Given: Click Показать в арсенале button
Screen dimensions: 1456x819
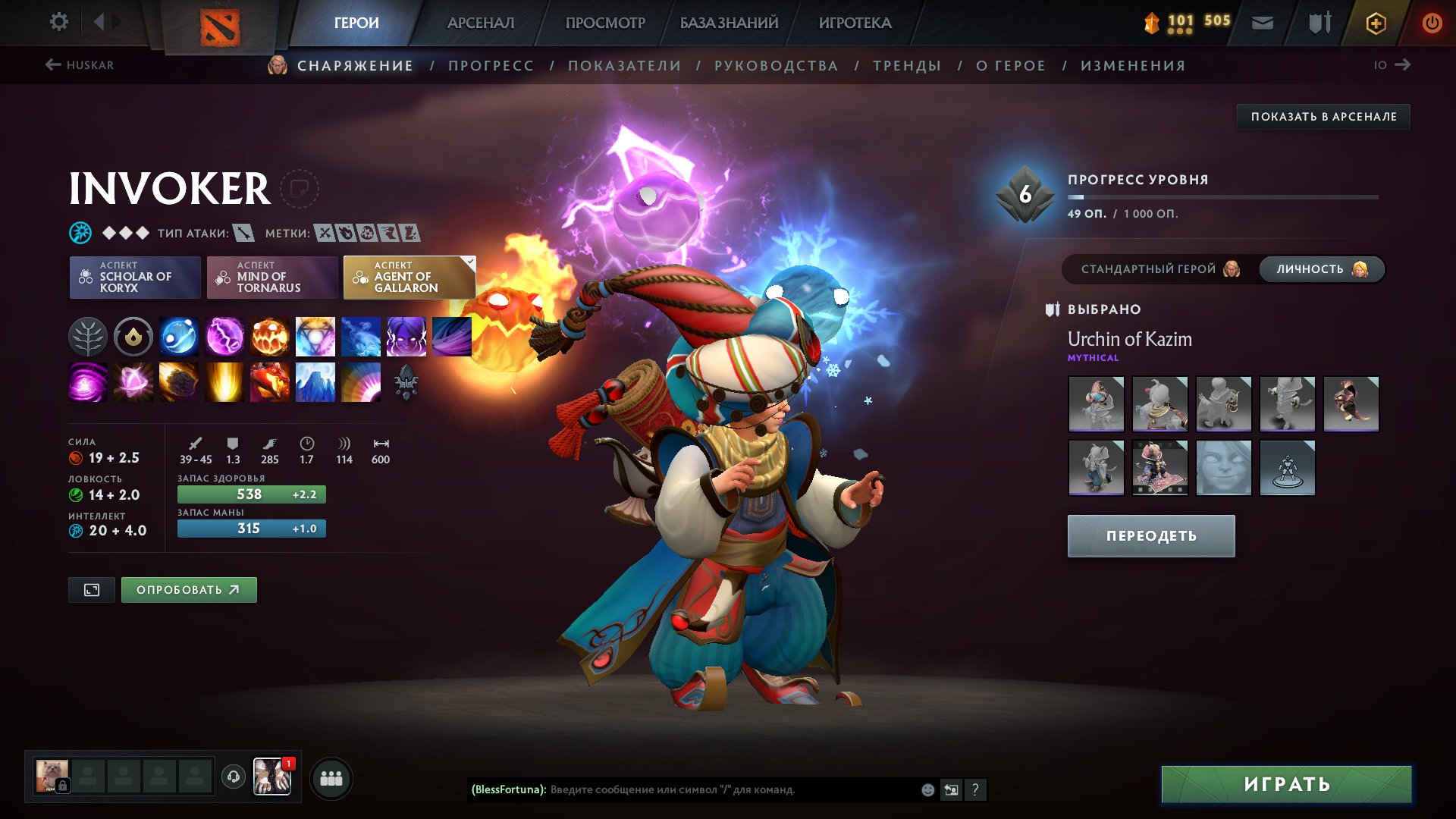Looking at the screenshot, I should pyautogui.click(x=1323, y=117).
